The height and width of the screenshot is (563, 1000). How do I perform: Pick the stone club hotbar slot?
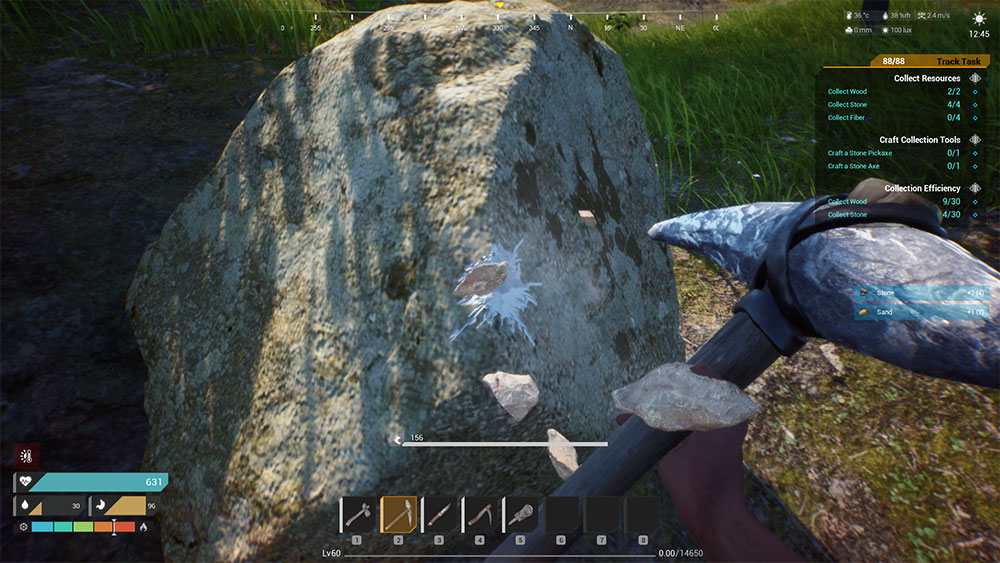click(521, 515)
